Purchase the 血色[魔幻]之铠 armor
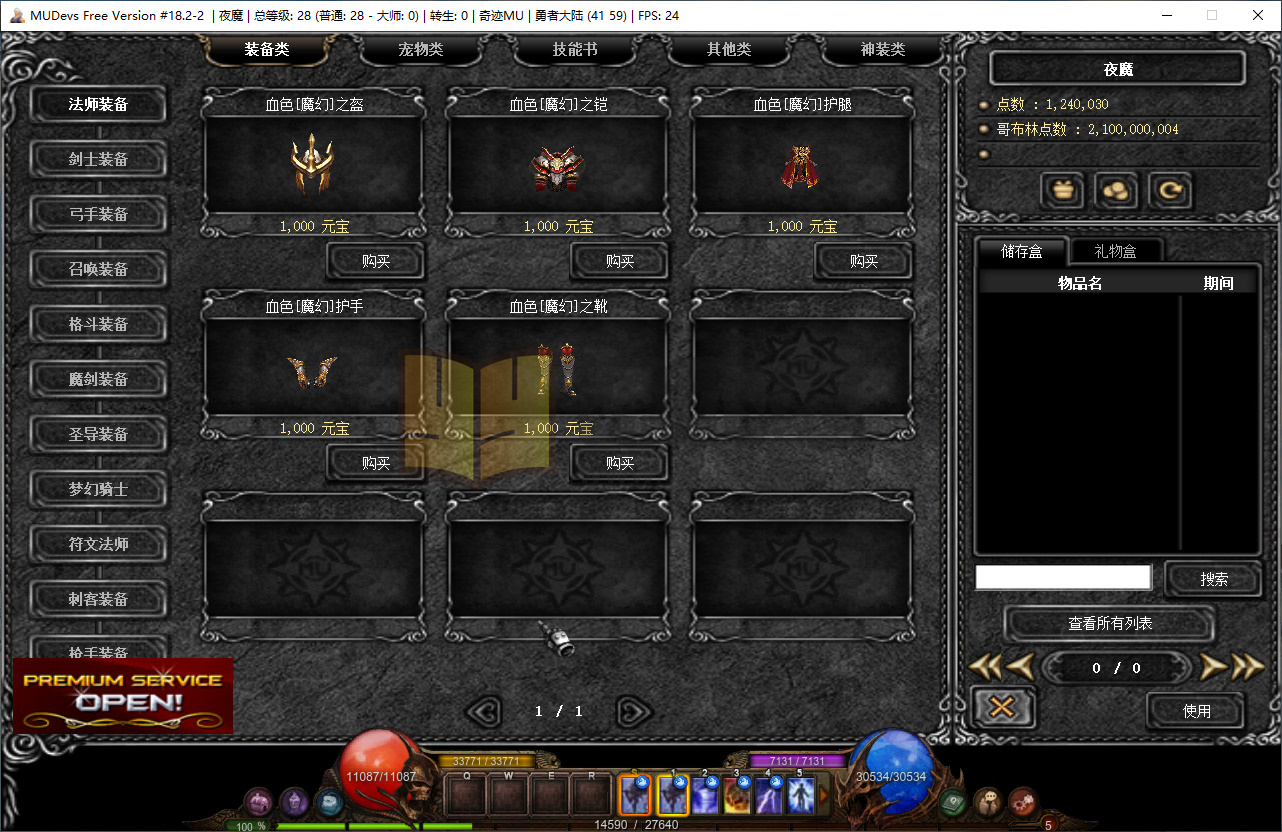This screenshot has height=832, width=1282. [620, 261]
